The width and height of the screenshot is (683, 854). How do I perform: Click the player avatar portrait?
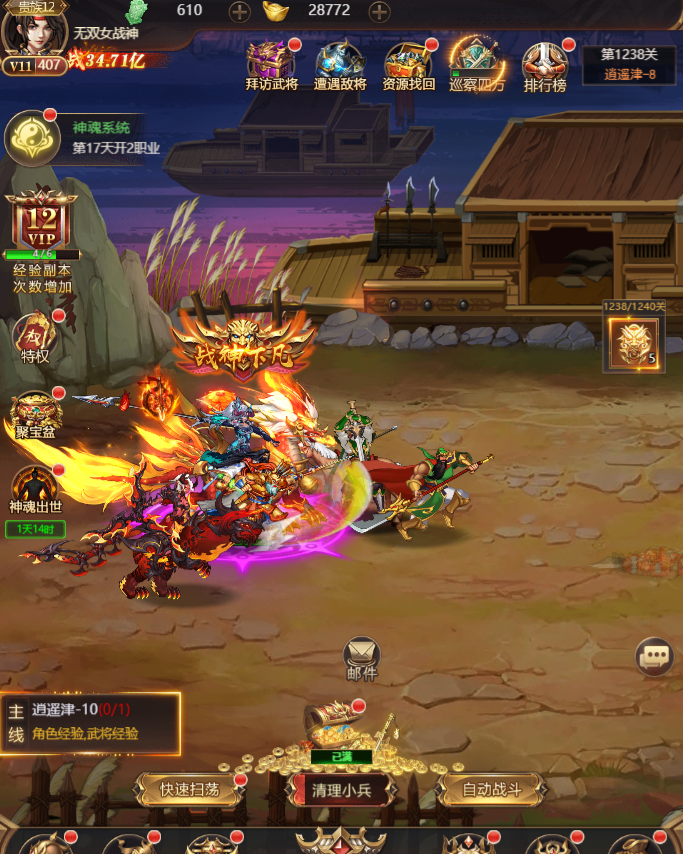click(x=31, y=32)
